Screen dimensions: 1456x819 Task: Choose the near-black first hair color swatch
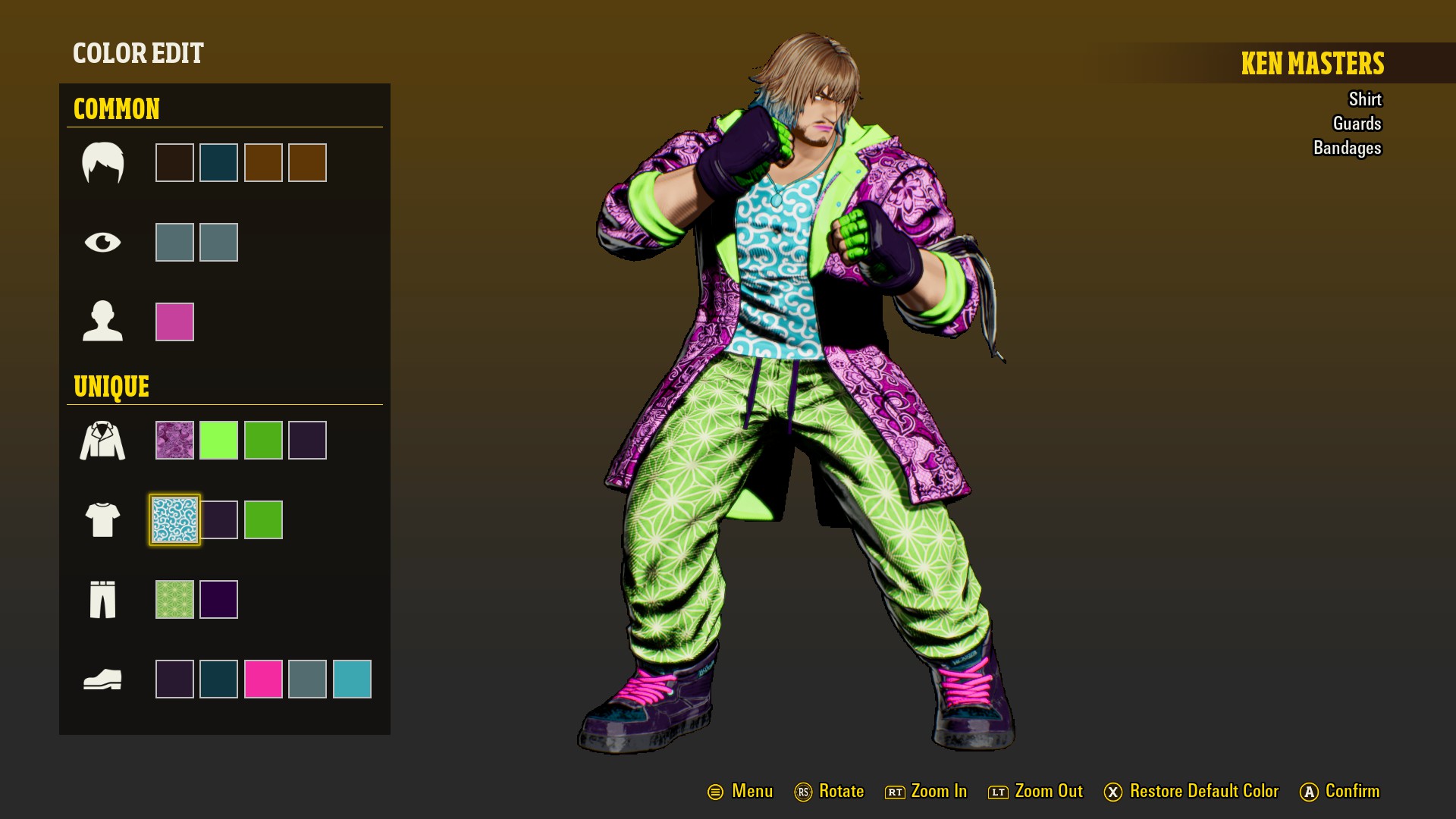174,162
